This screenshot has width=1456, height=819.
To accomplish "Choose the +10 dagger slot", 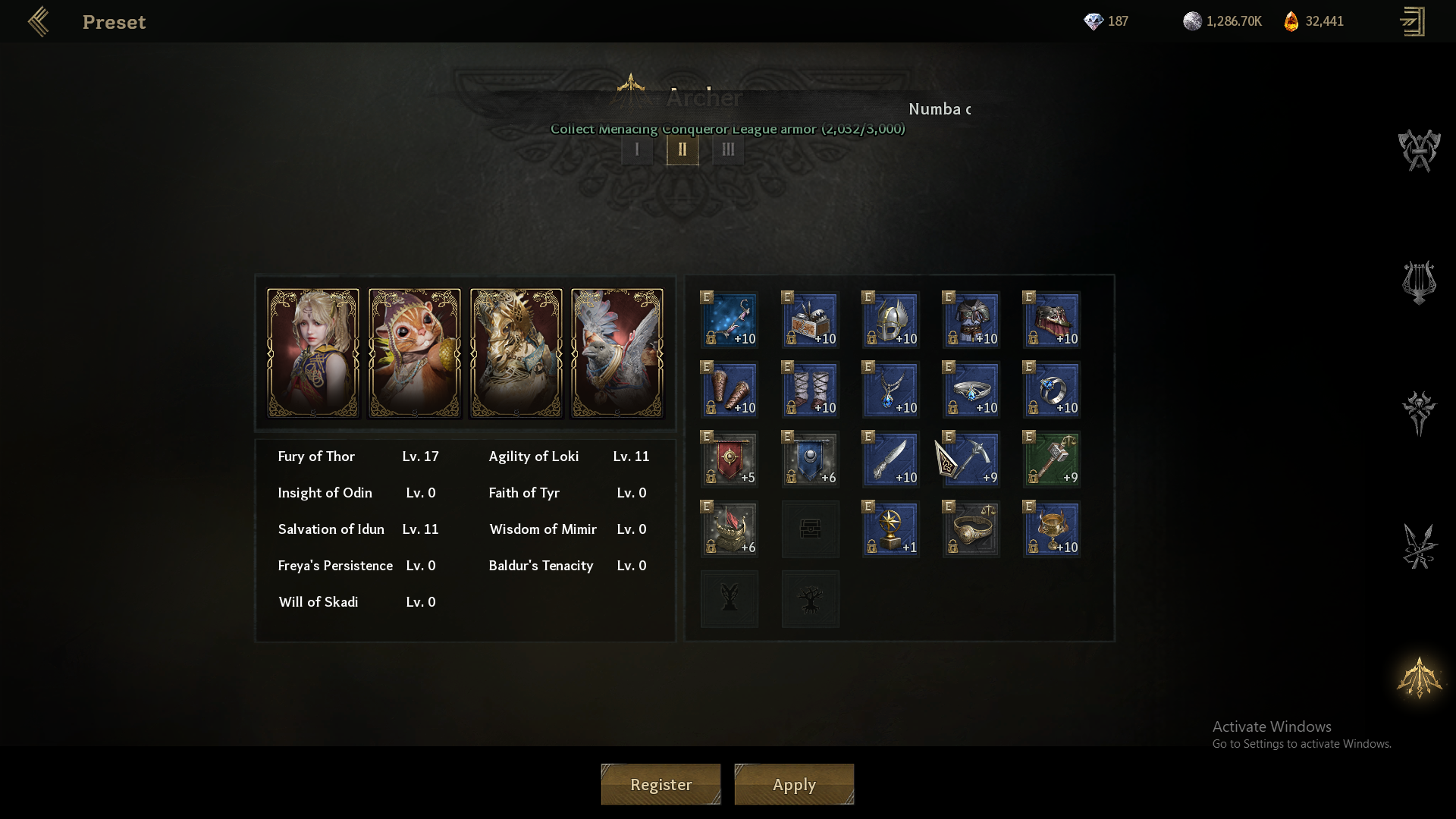I will [x=891, y=459].
